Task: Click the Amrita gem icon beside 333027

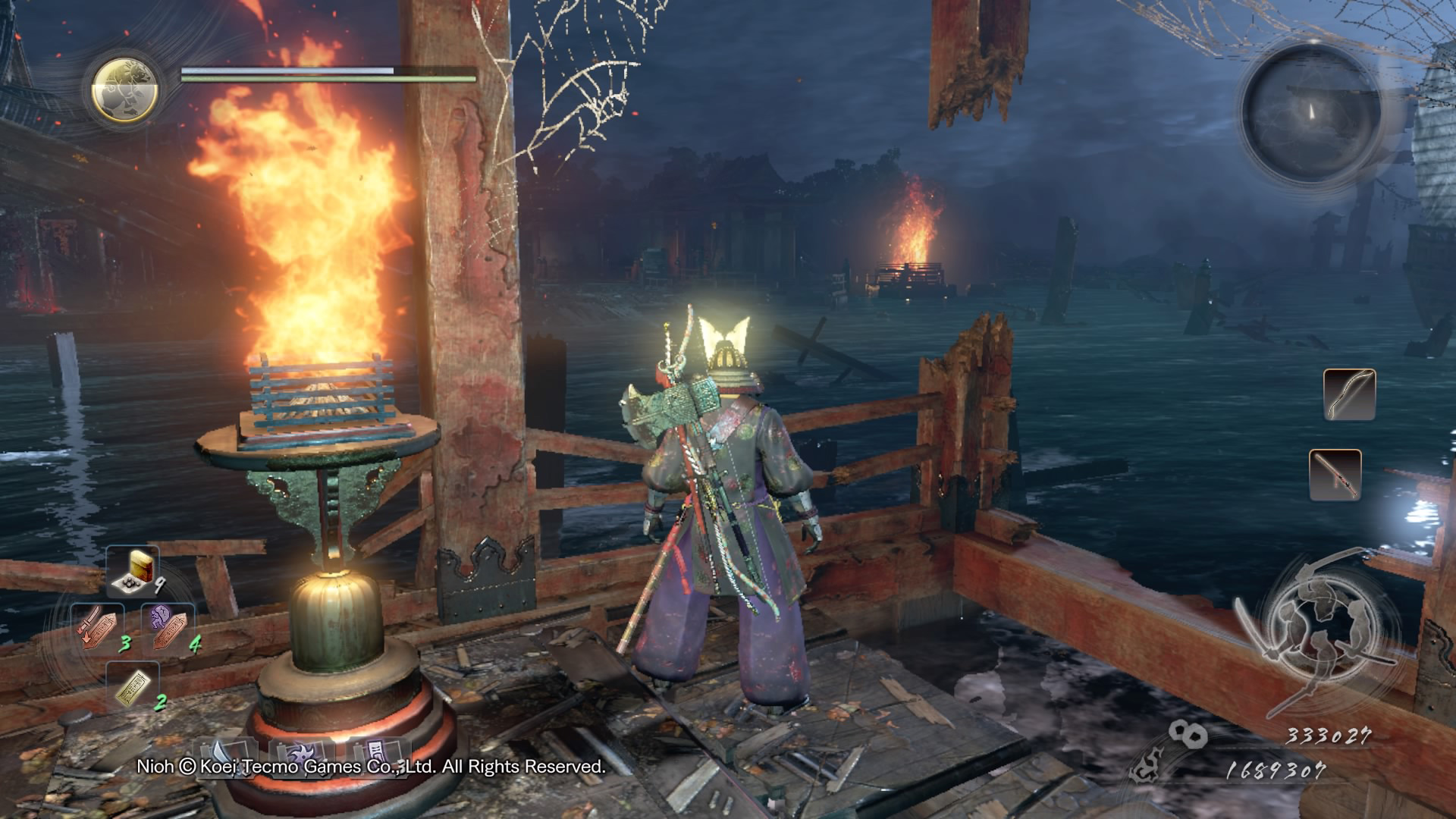Action: point(1187,734)
